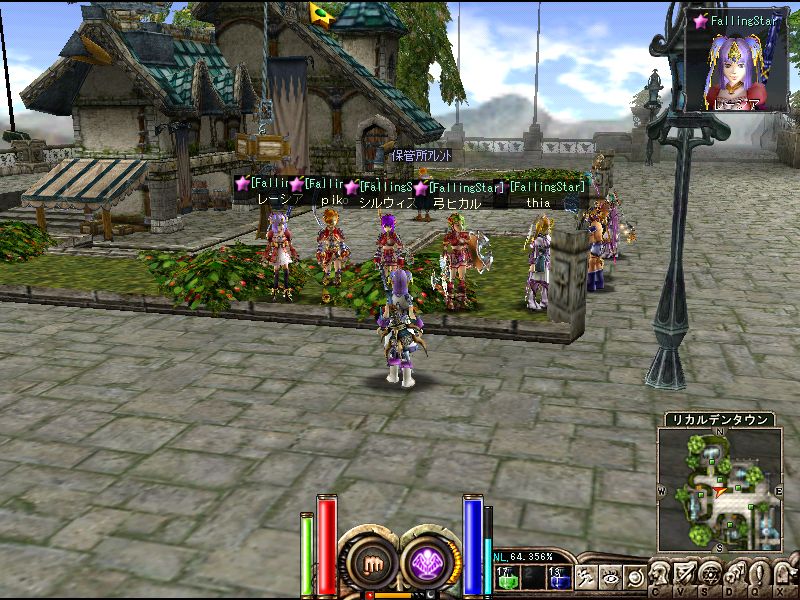Viewport: 800px width, 600px height.
Task: Open the menu button labeled V
Action: click(686, 574)
